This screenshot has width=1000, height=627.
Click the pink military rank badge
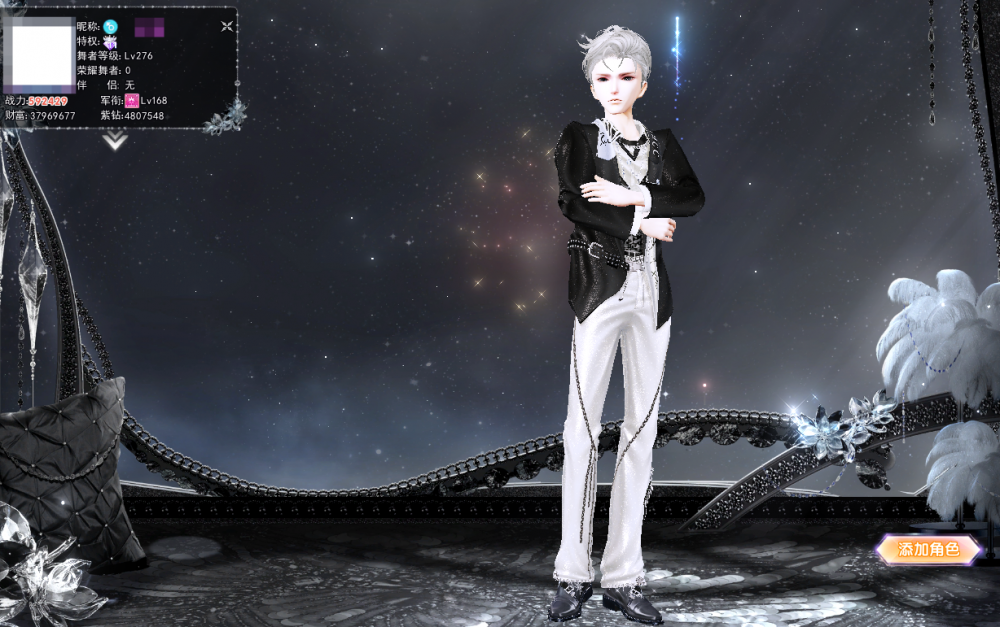coord(131,100)
